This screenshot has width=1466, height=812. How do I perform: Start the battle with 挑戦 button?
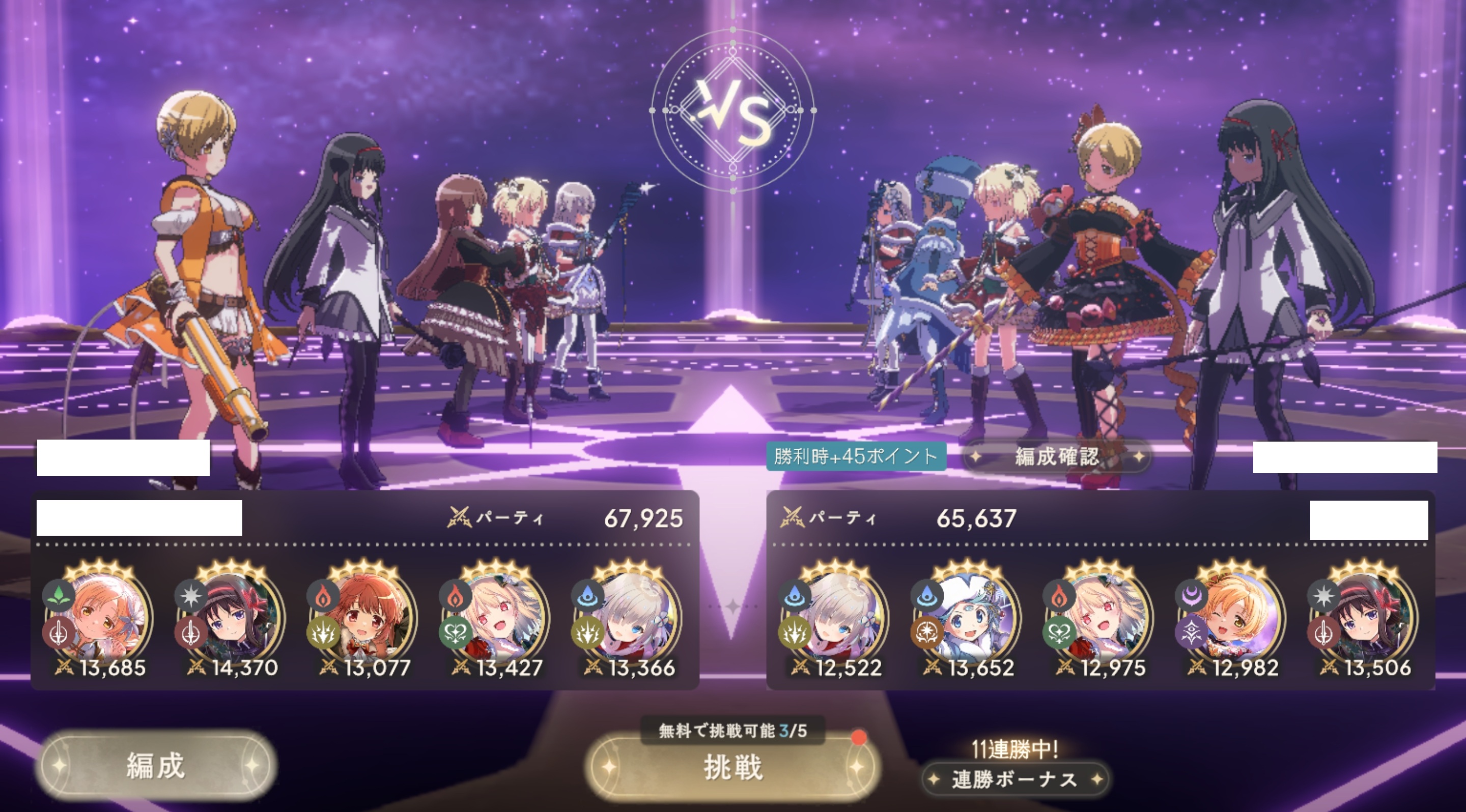pyautogui.click(x=732, y=767)
